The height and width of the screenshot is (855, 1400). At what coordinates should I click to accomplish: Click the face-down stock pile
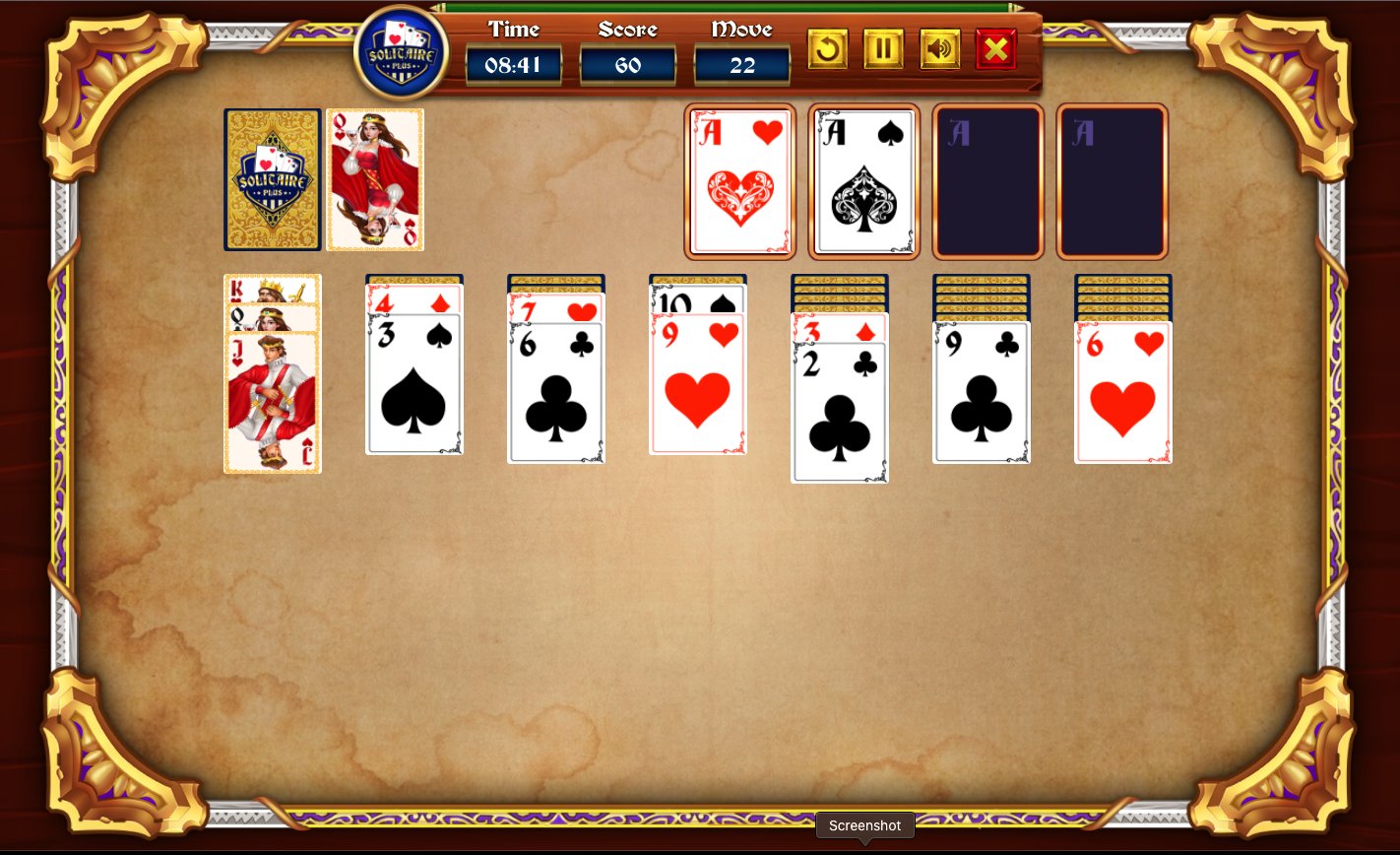tap(272, 178)
